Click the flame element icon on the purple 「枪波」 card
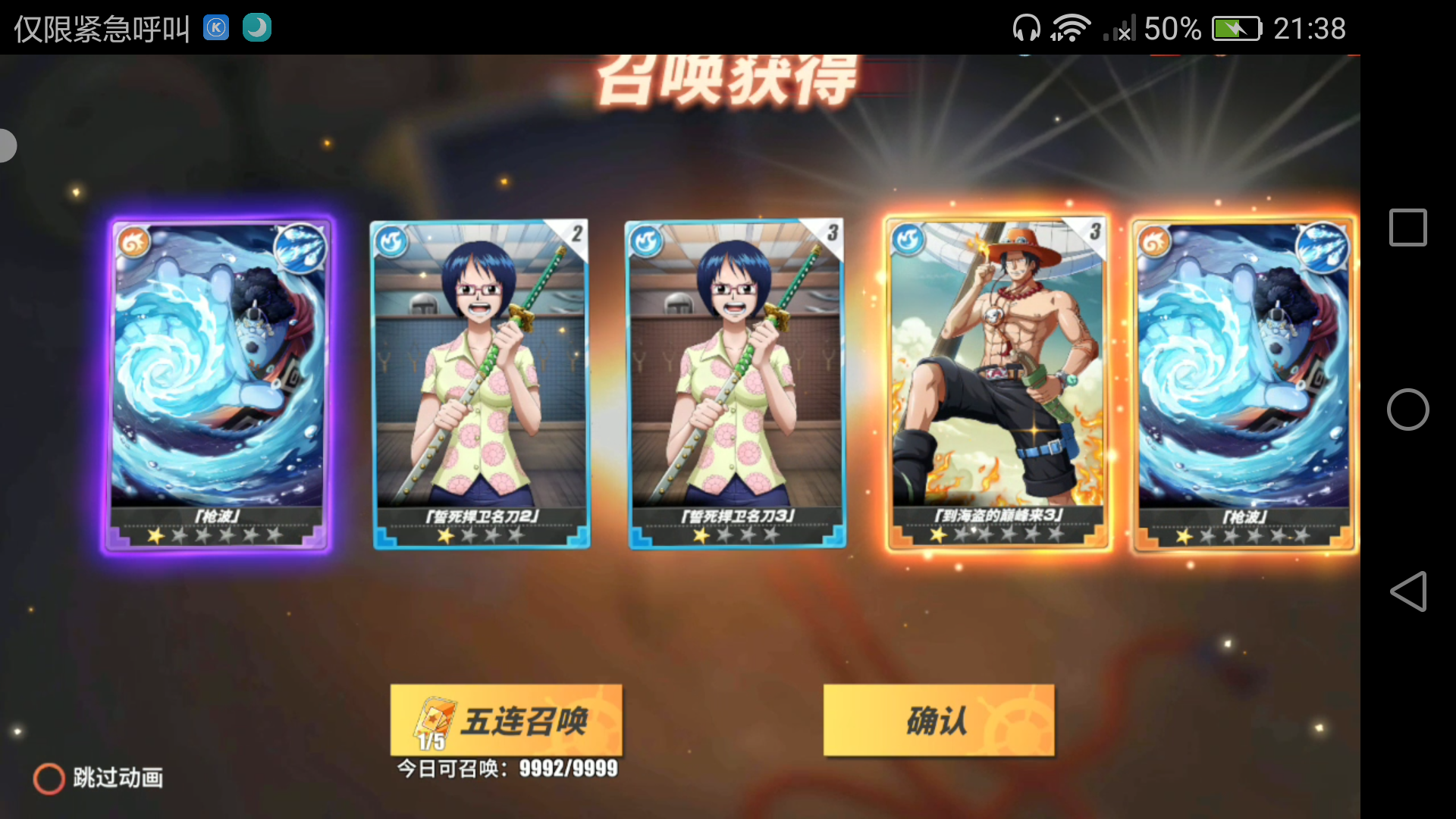Screen dimensions: 1456x819 pos(133,242)
